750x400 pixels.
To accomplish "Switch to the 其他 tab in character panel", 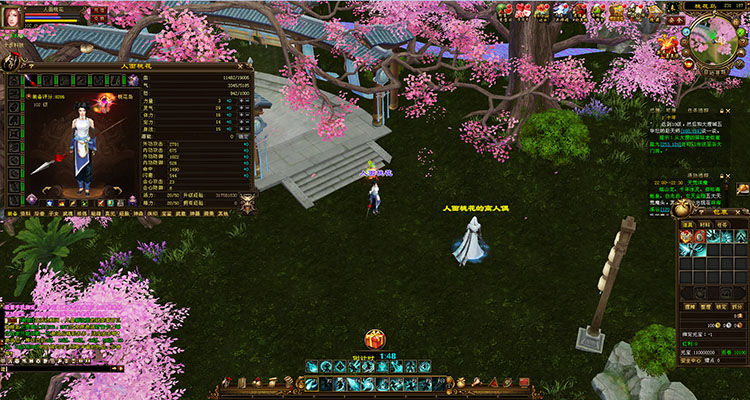I will (222, 213).
